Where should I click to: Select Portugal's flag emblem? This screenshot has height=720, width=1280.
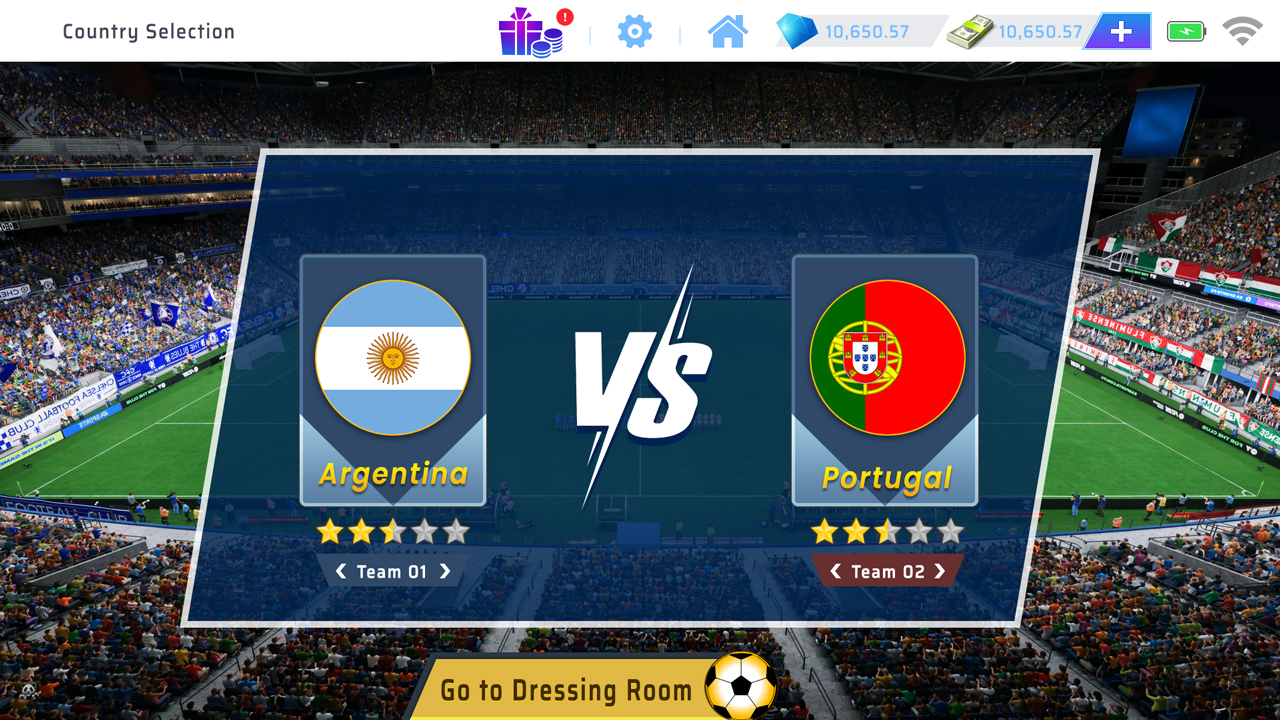[x=886, y=356]
